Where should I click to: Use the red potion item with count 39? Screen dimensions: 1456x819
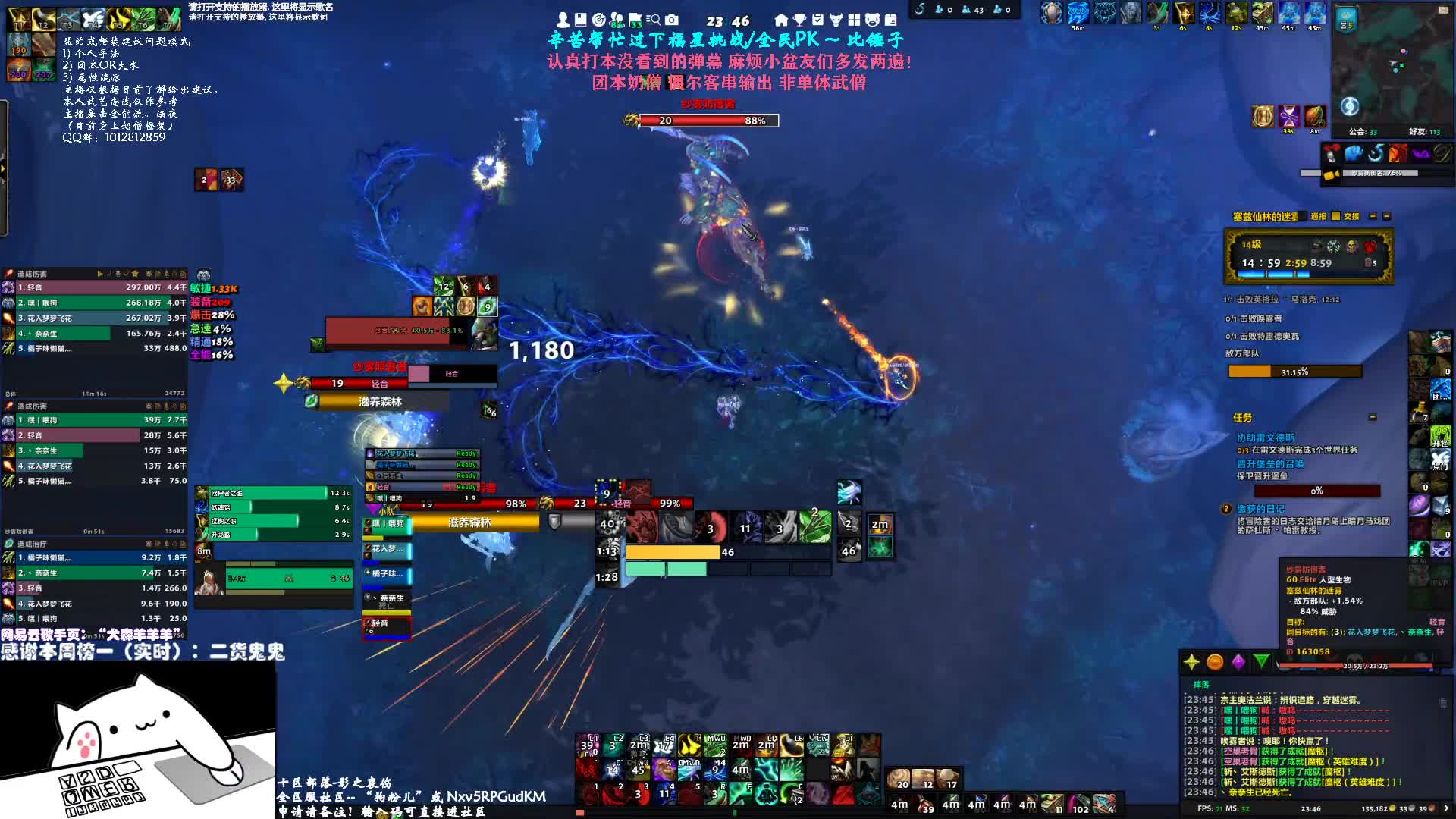[588, 744]
